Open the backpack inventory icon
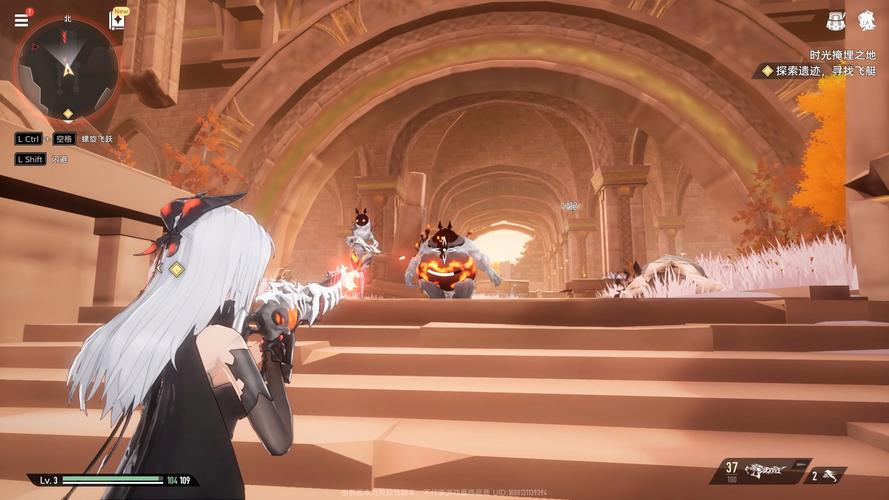 pyautogui.click(x=836, y=21)
